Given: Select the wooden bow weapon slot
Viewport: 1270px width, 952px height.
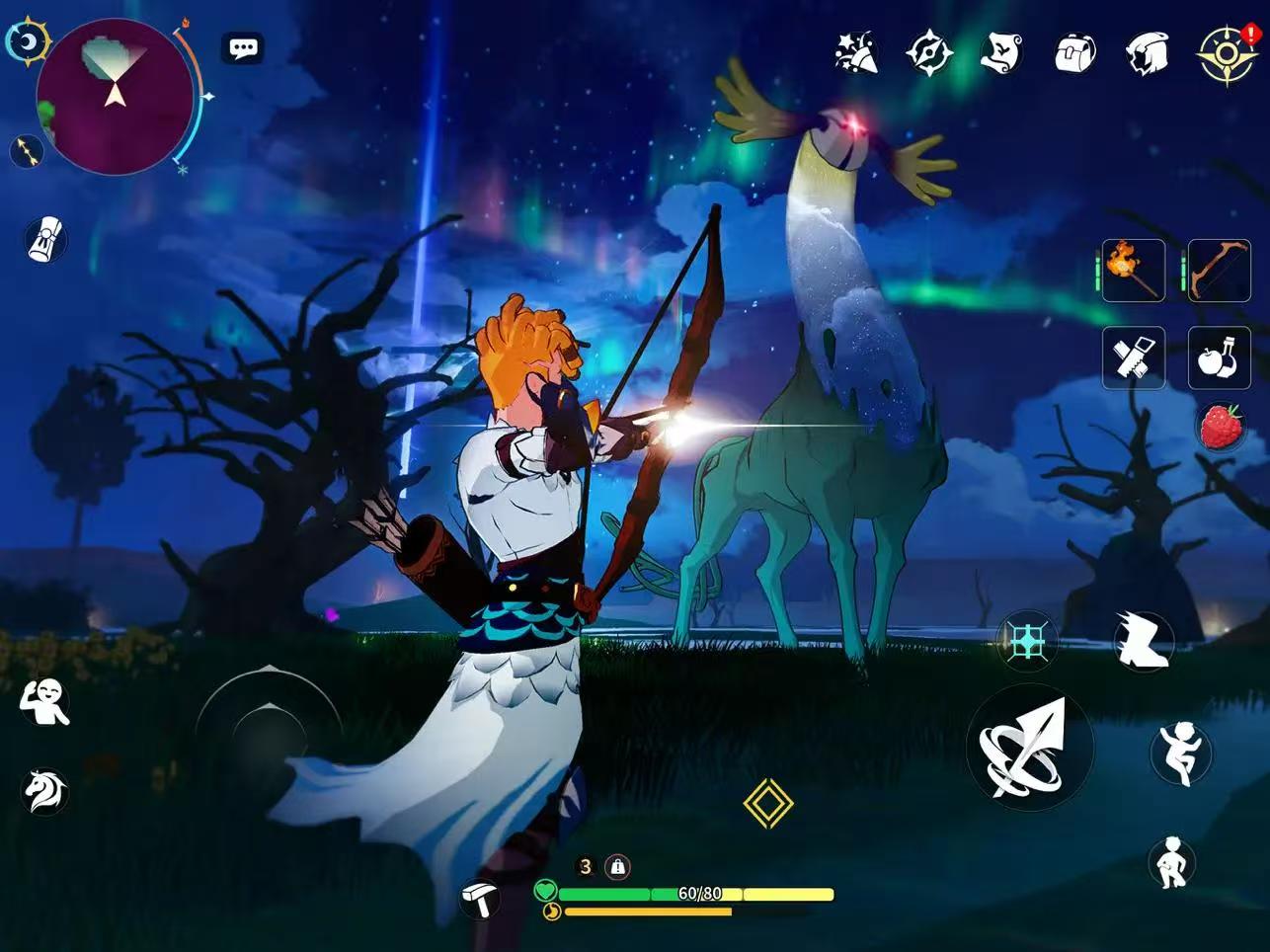Looking at the screenshot, I should [1219, 270].
